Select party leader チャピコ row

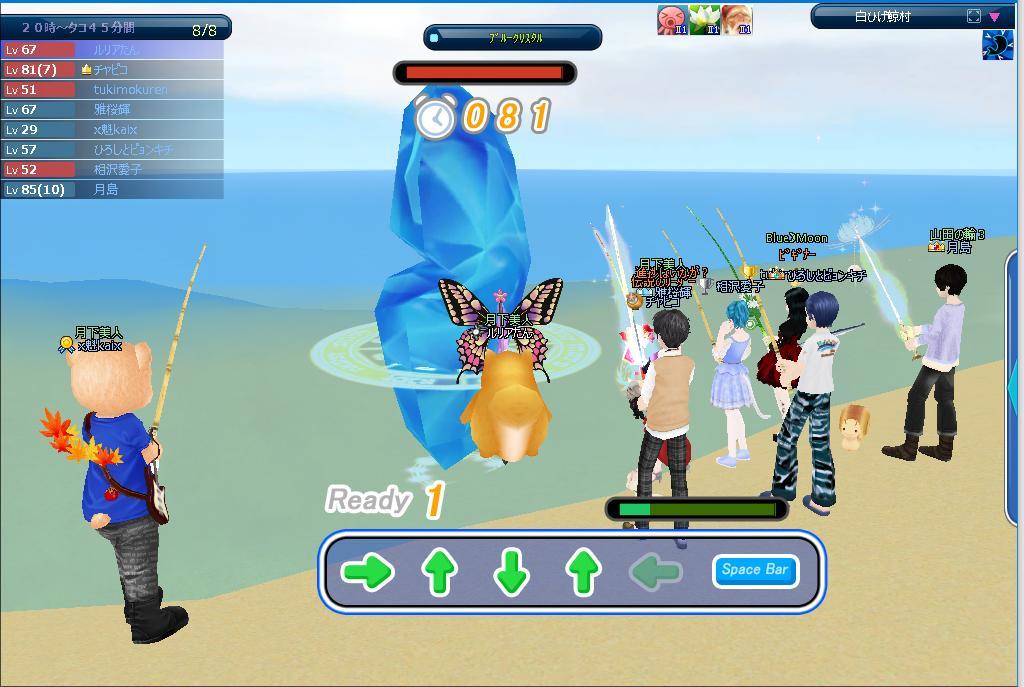pos(112,70)
